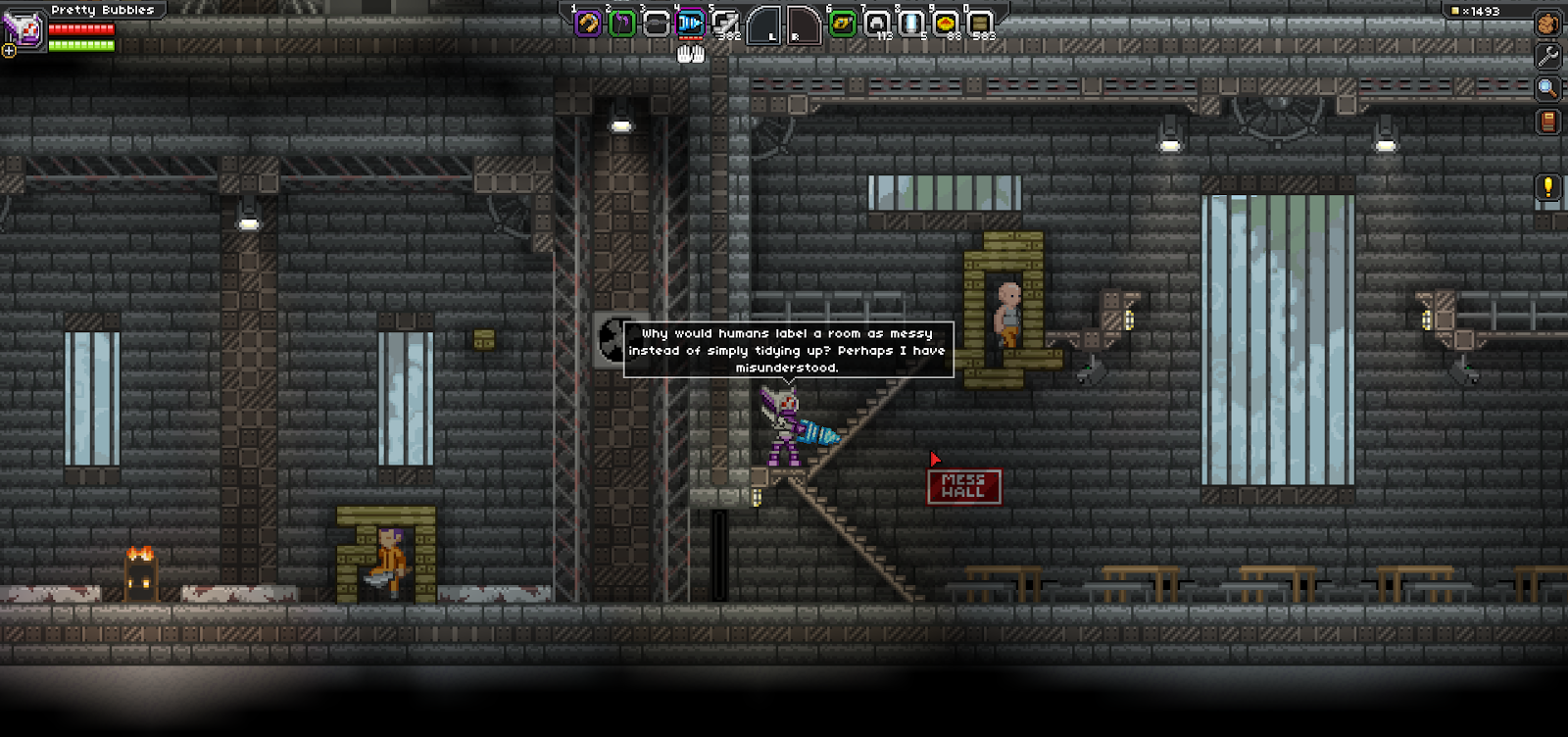Click the empty left-hand slot
Viewport: 1568px width, 737px height.
pos(763,25)
